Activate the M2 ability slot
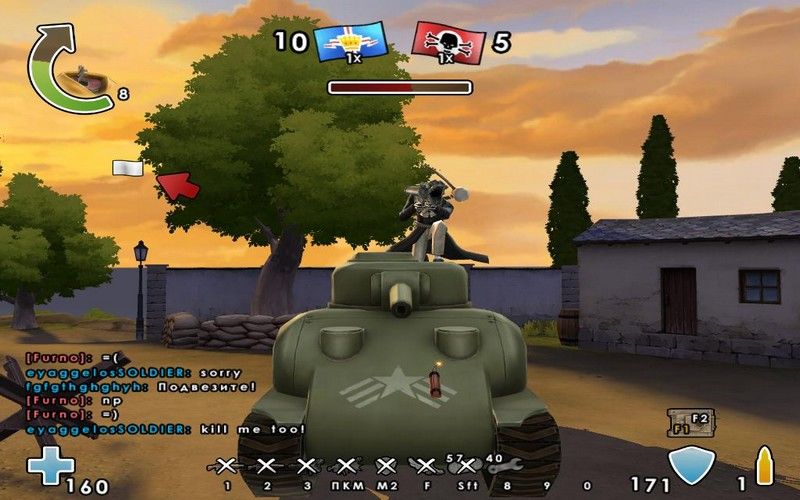 point(386,466)
